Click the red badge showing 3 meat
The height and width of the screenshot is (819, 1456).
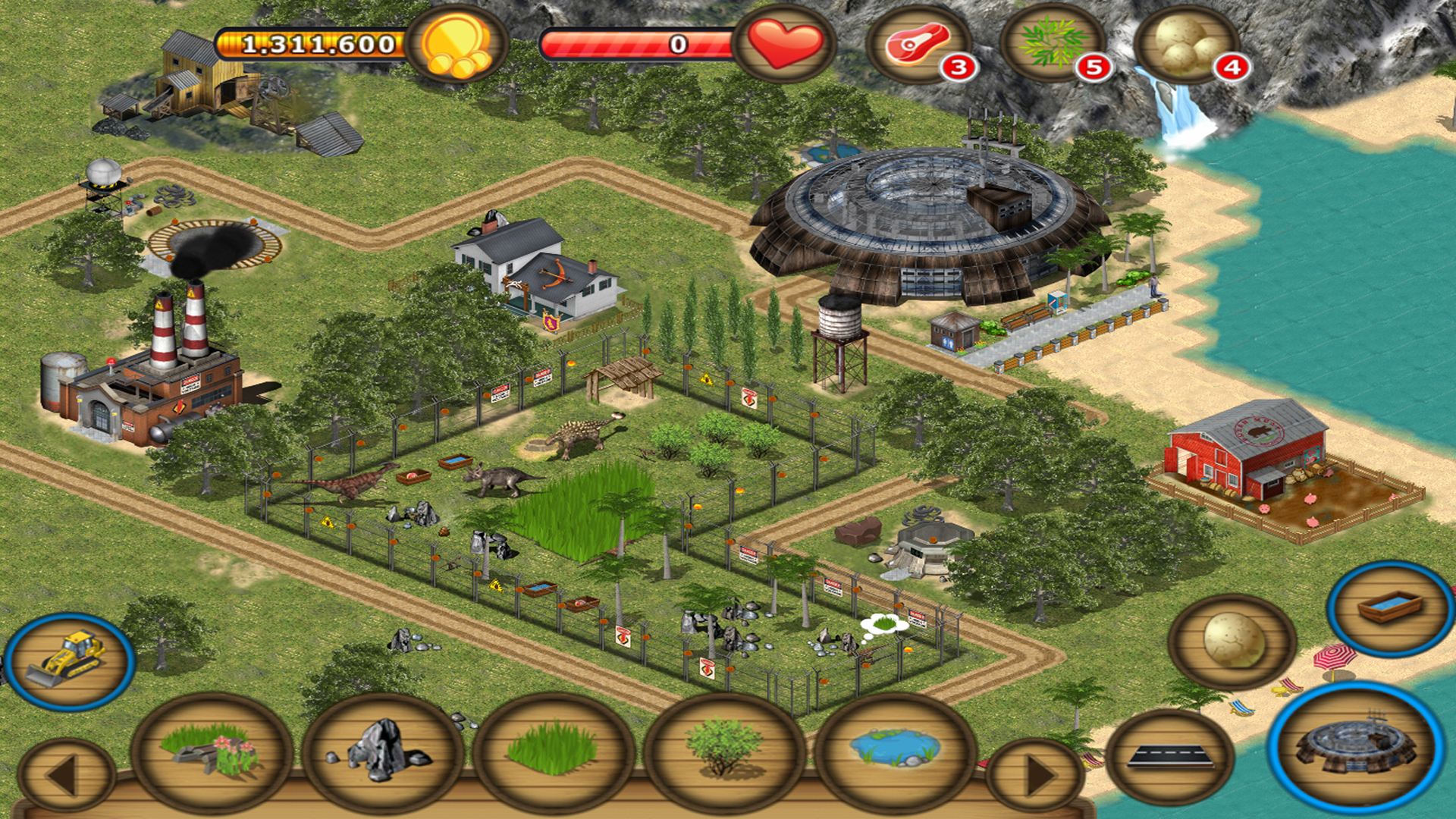pyautogui.click(x=957, y=68)
